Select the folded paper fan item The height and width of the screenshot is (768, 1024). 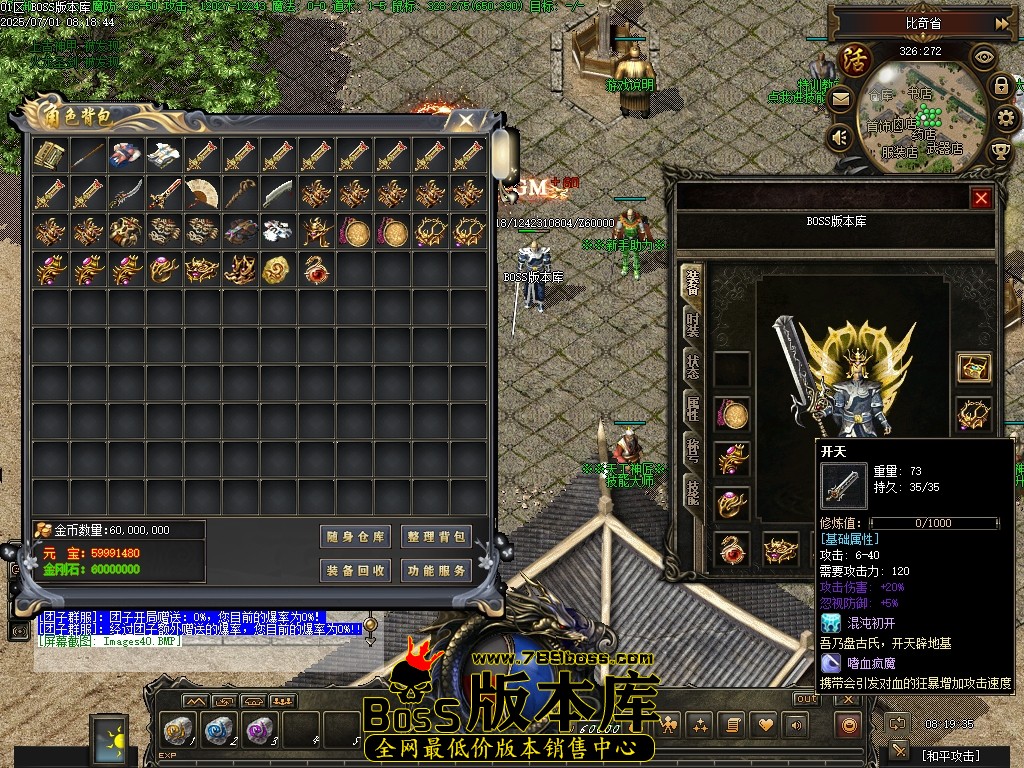coord(202,193)
